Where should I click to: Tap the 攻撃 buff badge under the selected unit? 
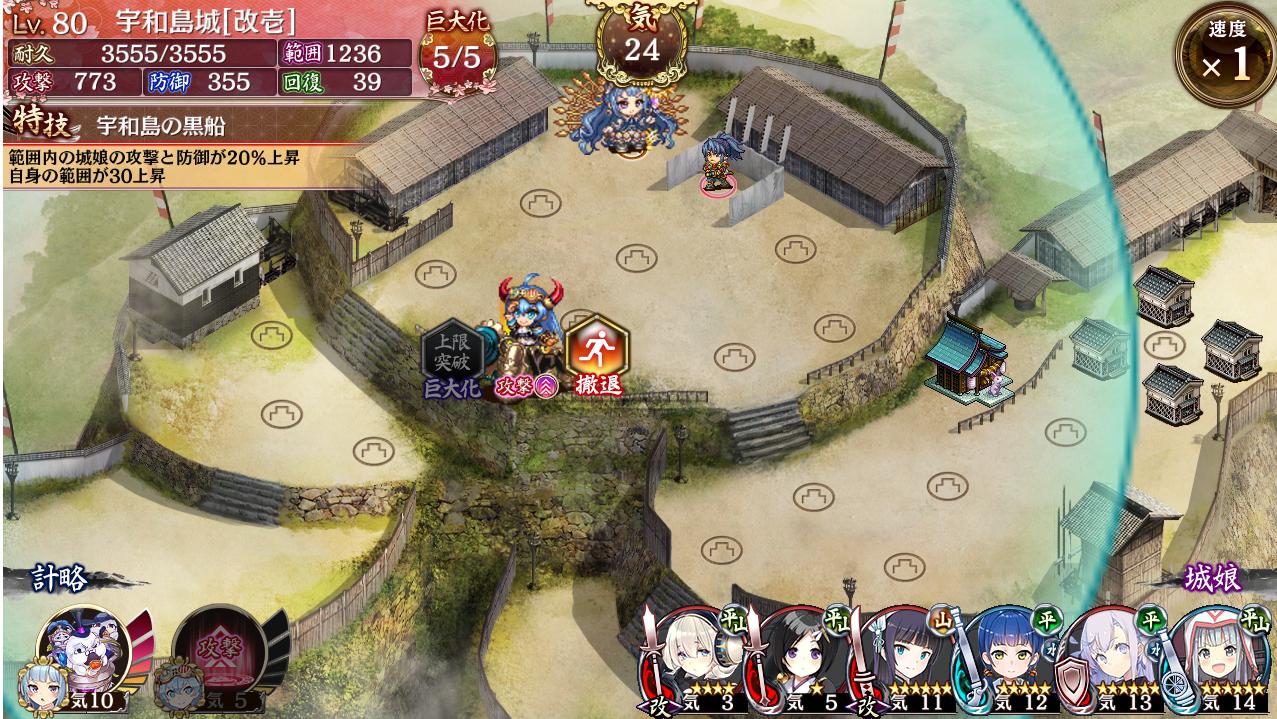(x=527, y=387)
